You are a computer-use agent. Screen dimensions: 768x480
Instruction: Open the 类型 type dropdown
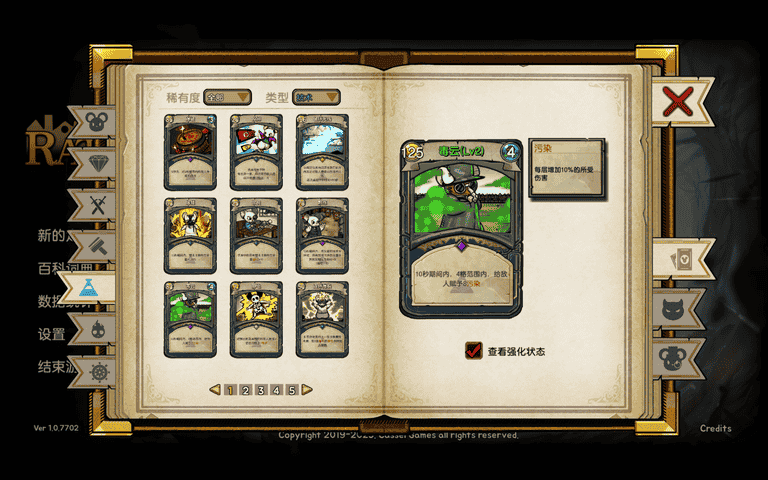point(316,97)
